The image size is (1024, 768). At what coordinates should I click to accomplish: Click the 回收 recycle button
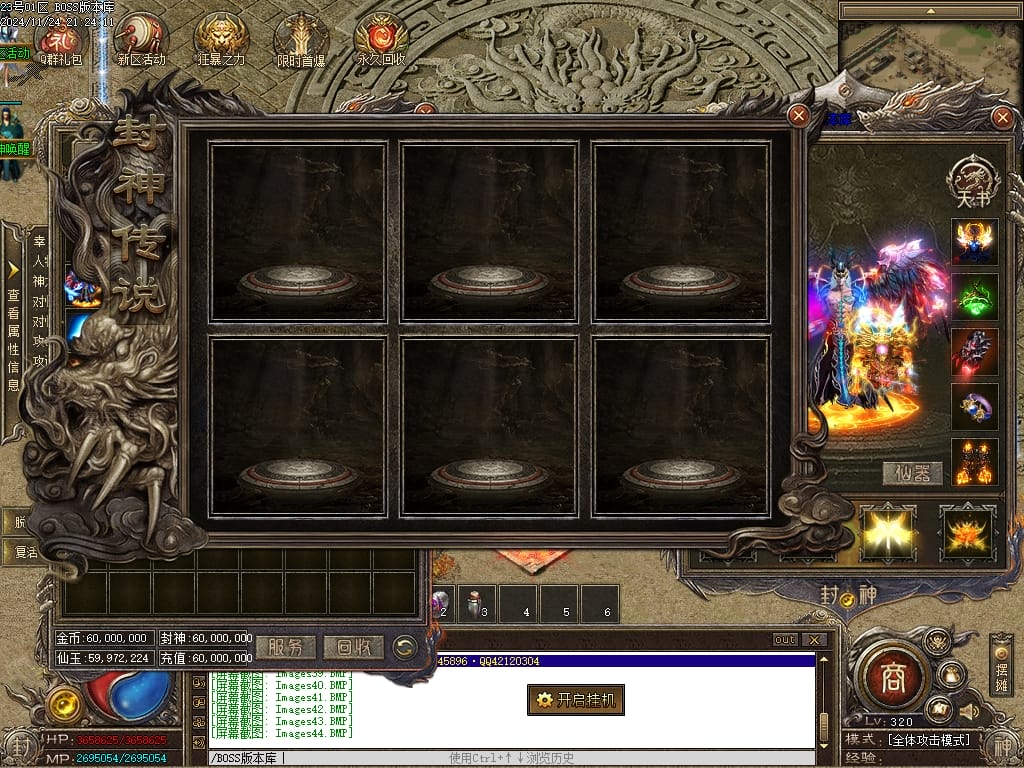click(354, 647)
